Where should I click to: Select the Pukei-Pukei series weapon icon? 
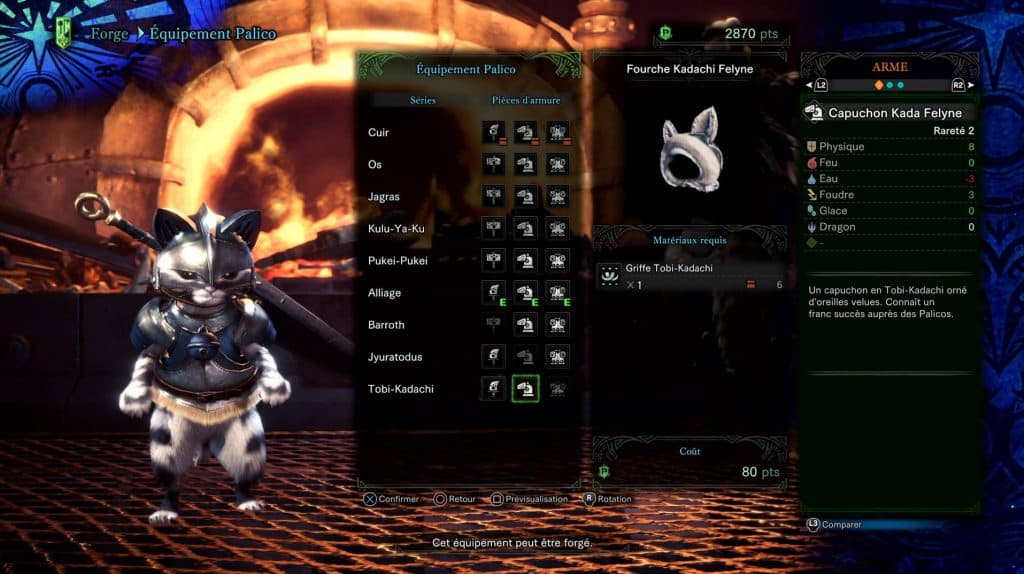(x=493, y=261)
